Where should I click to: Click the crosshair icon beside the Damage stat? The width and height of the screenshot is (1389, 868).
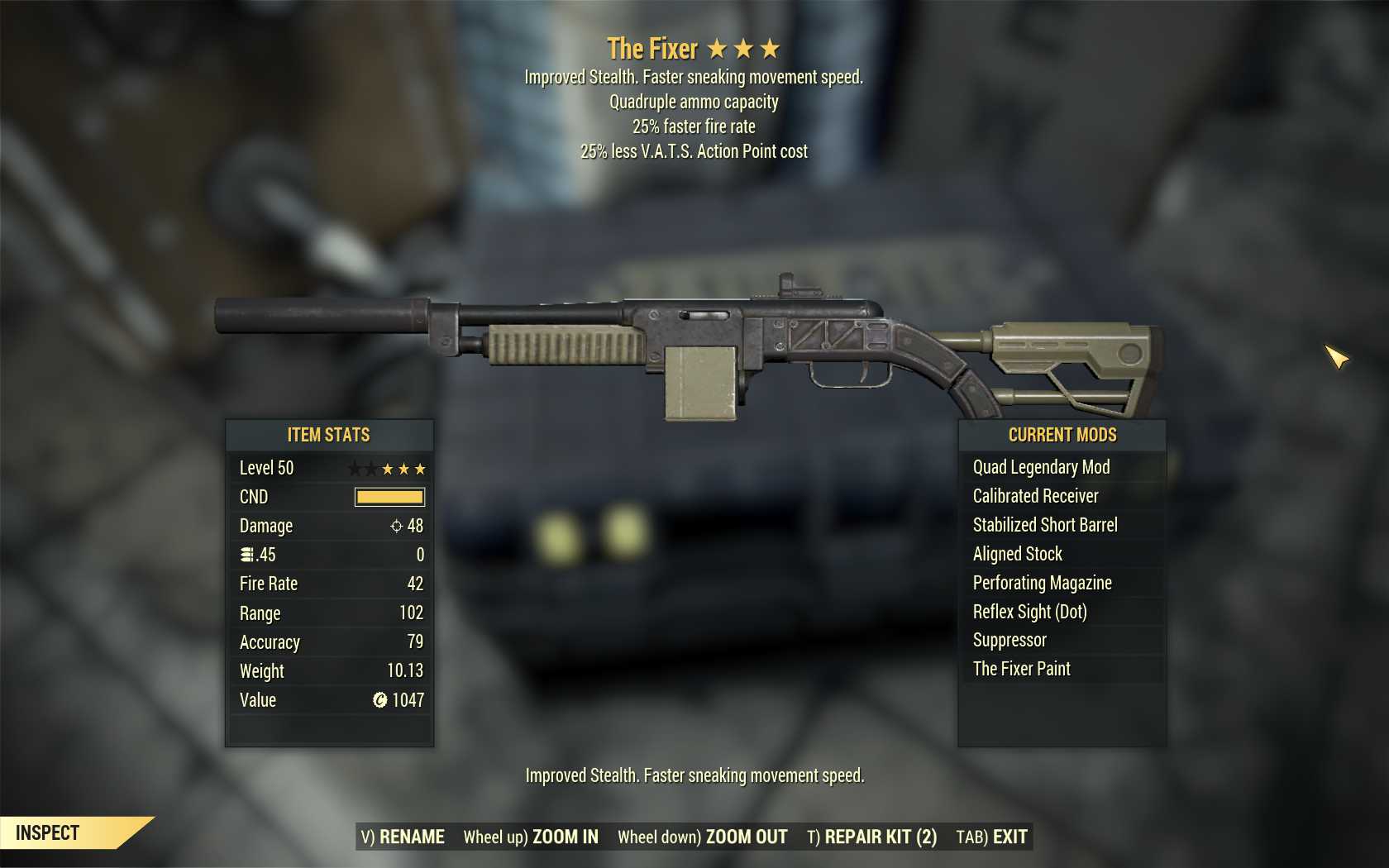(x=397, y=526)
